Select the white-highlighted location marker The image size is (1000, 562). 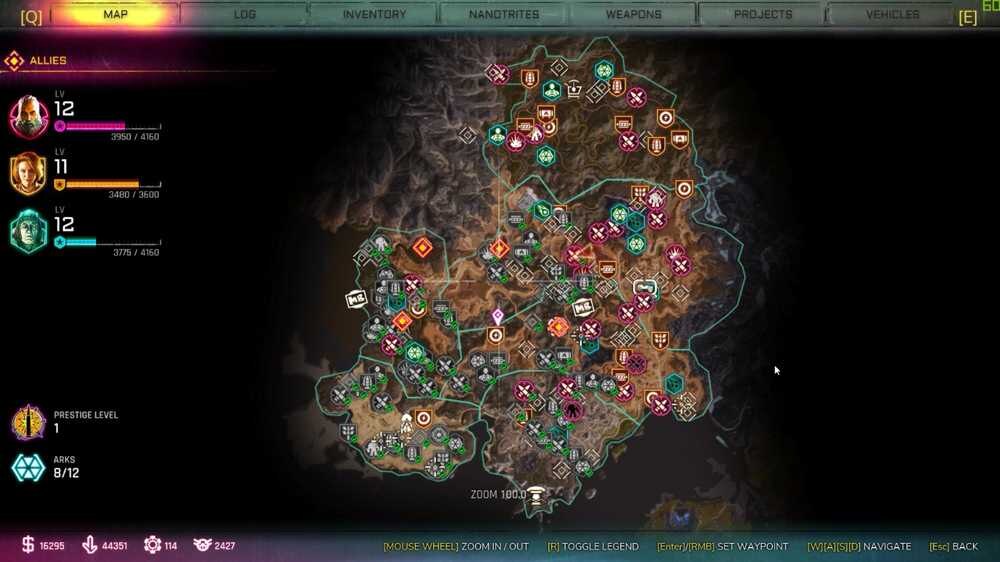click(645, 288)
